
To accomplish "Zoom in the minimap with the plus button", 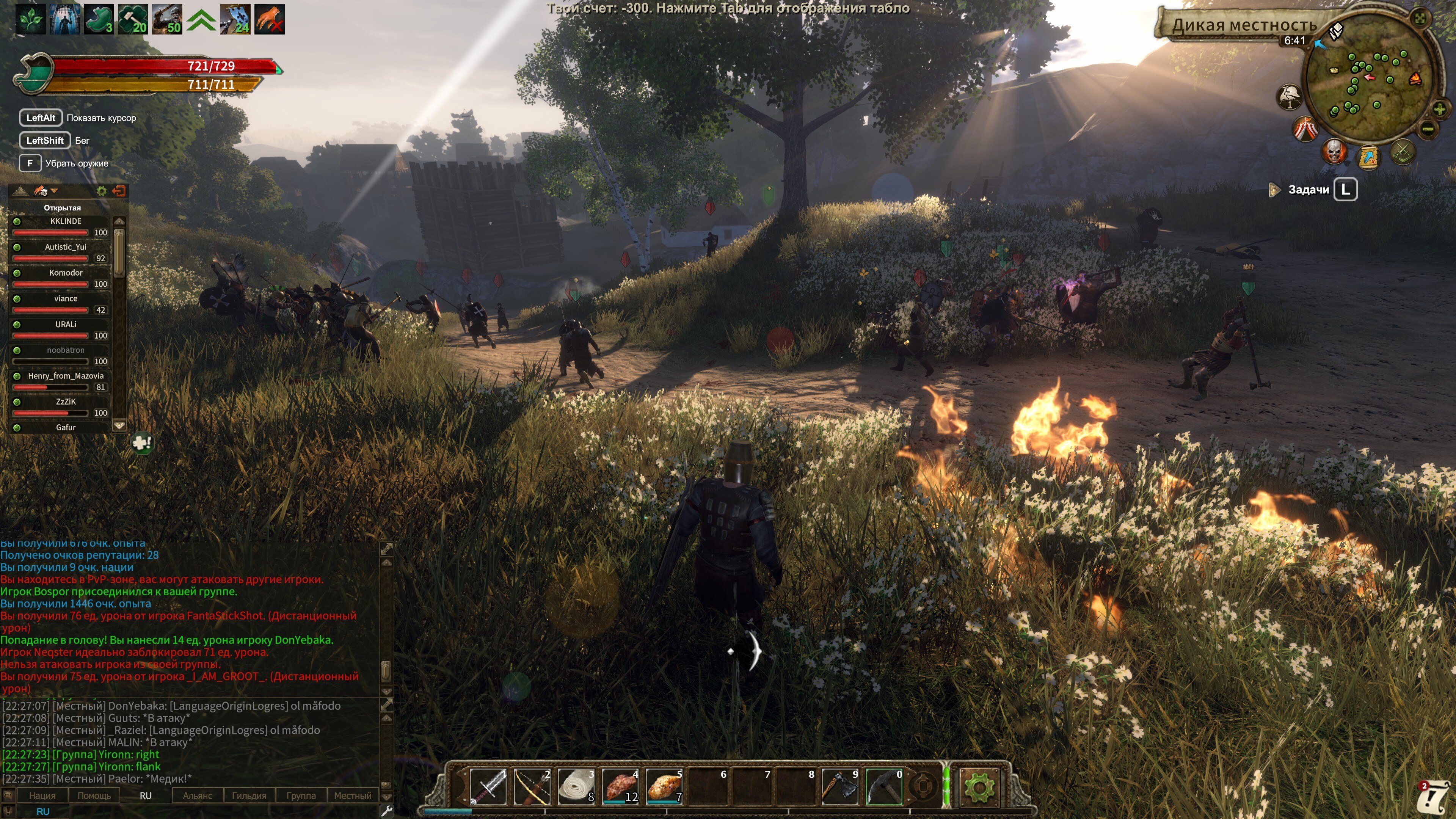I will click(1440, 108).
